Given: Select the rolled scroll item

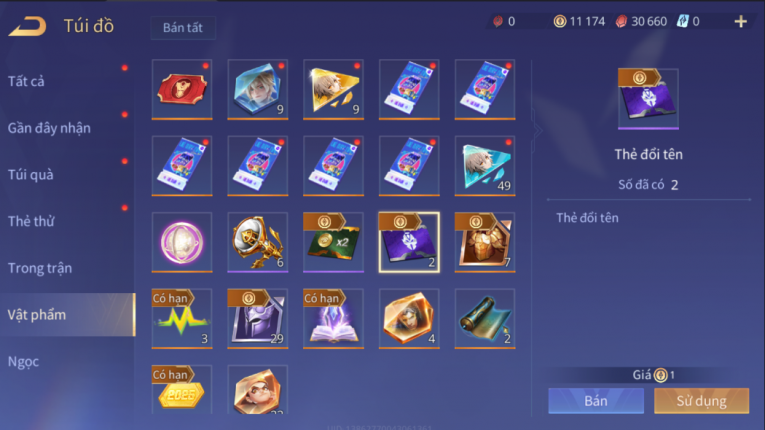Looking at the screenshot, I should [x=485, y=318].
